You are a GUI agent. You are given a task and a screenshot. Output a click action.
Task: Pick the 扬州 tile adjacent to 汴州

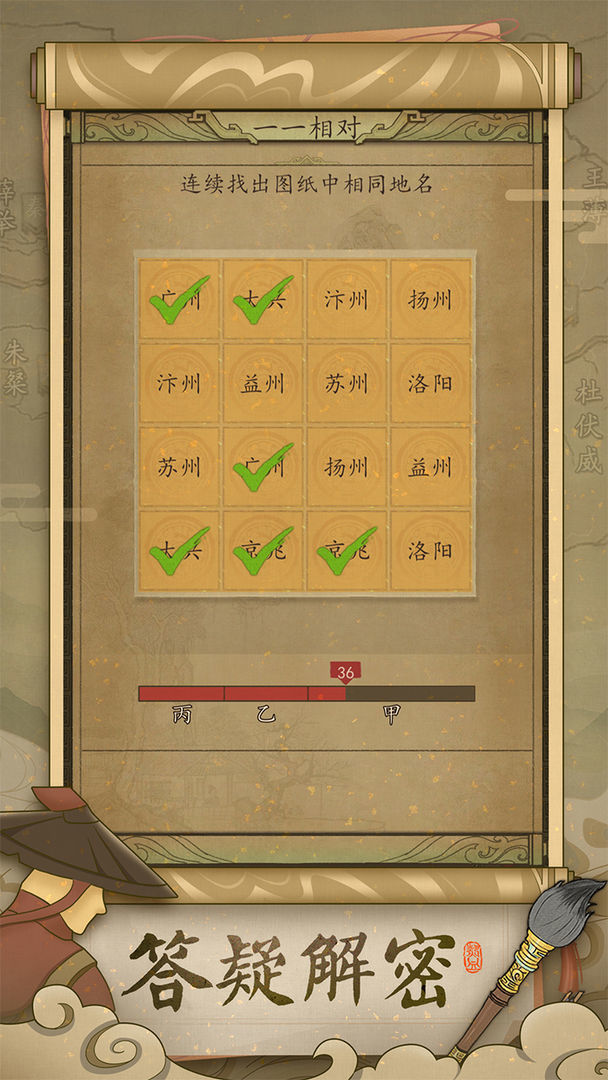pos(431,299)
